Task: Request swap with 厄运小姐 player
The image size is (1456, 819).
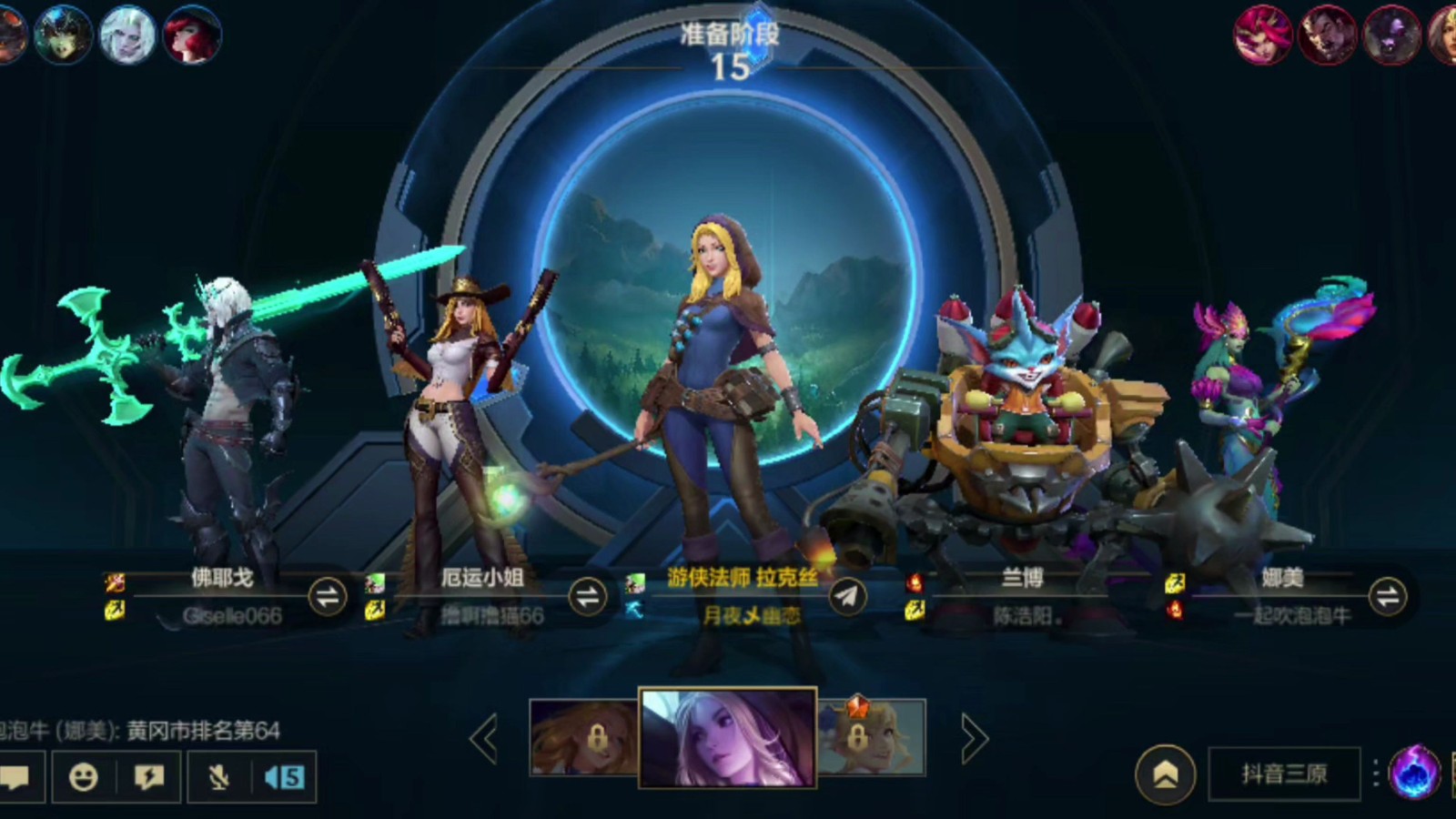Action: [x=588, y=597]
